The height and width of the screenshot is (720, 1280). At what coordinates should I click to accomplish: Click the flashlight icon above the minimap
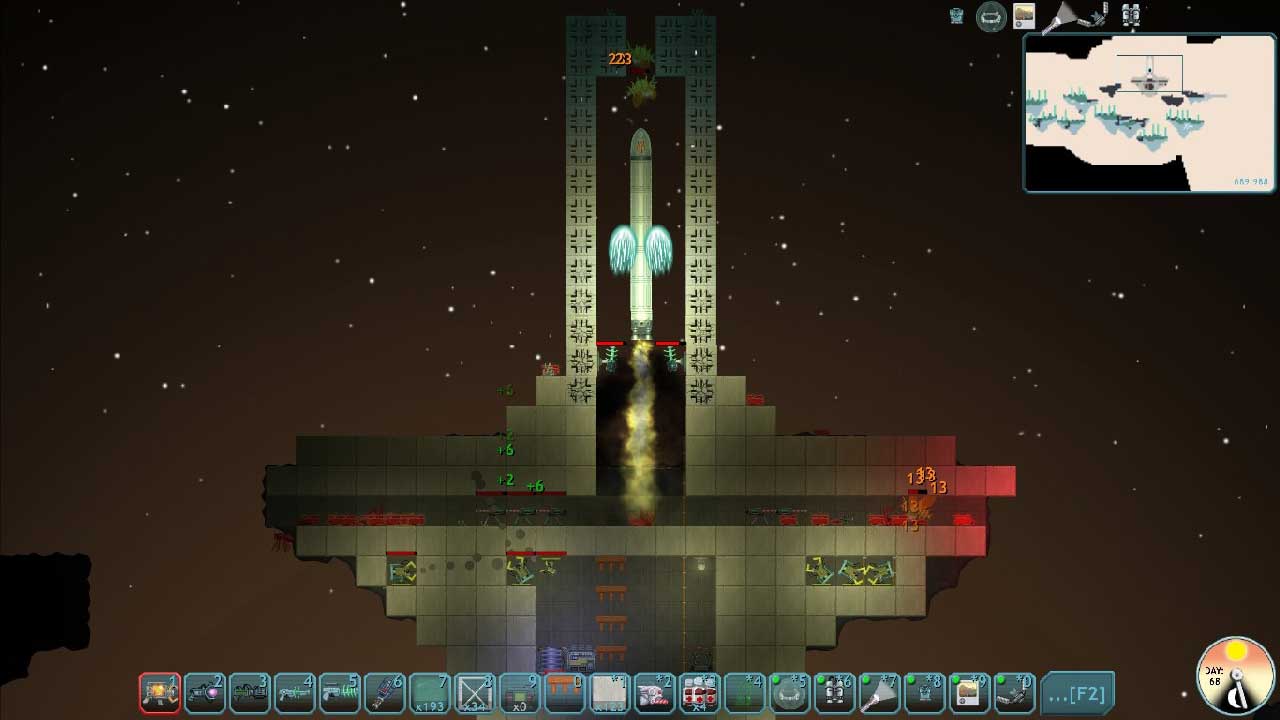click(x=1060, y=17)
